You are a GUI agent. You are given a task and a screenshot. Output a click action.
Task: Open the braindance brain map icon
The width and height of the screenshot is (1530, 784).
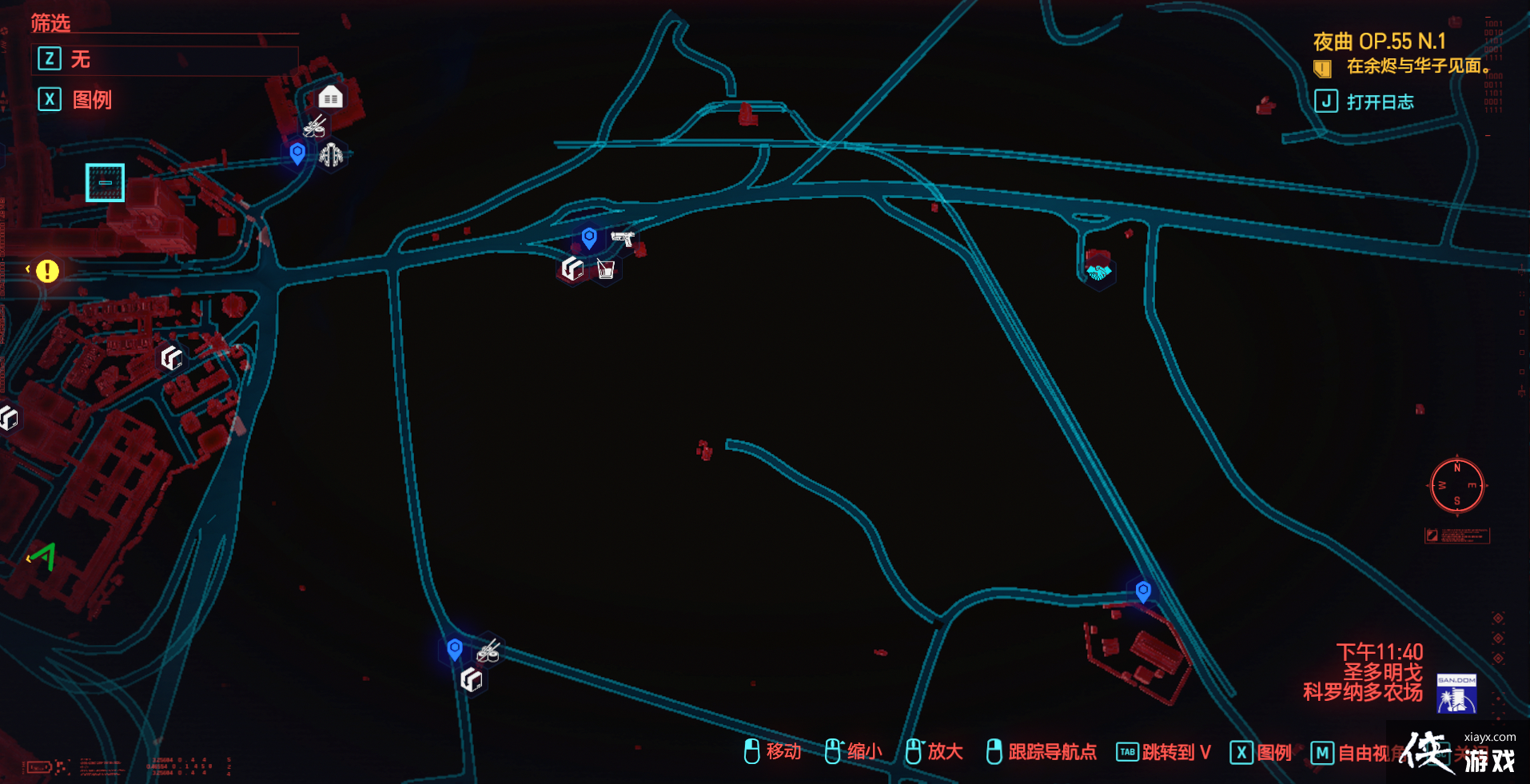(x=331, y=155)
